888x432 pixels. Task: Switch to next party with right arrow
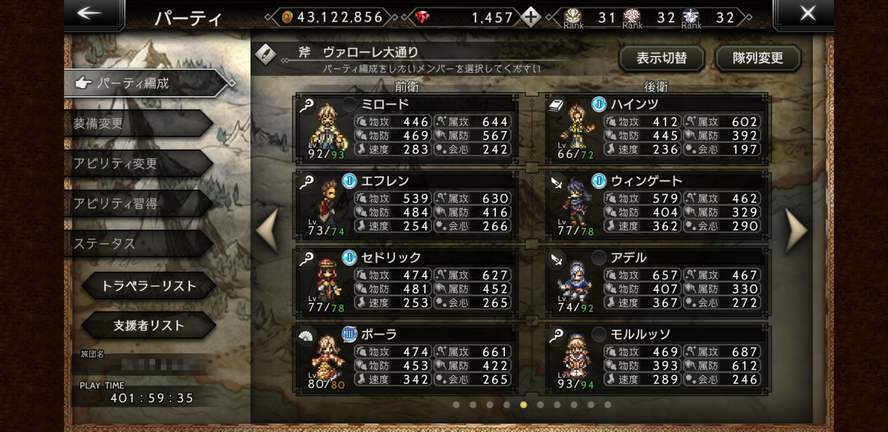(x=796, y=230)
